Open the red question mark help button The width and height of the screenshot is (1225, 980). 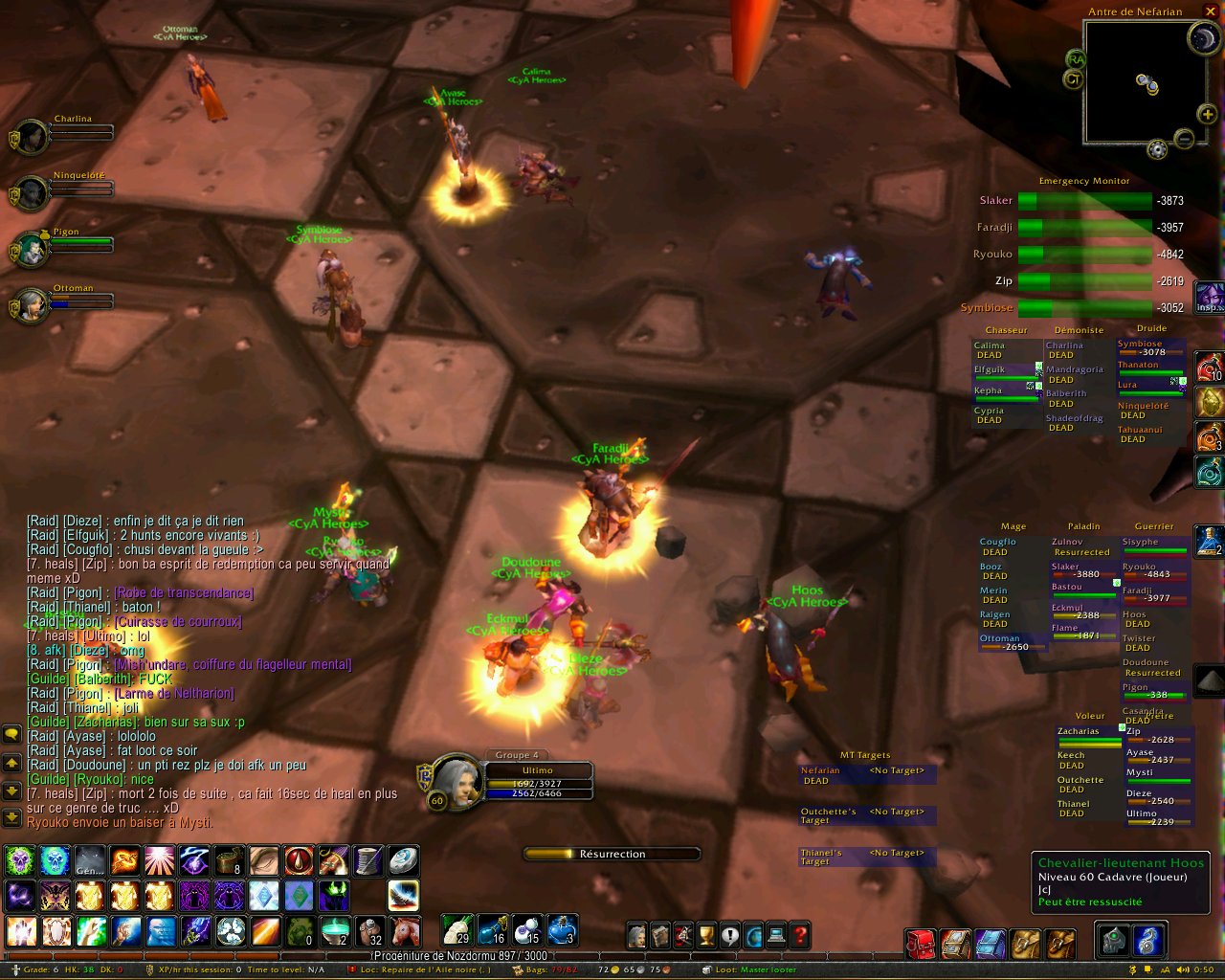800,935
